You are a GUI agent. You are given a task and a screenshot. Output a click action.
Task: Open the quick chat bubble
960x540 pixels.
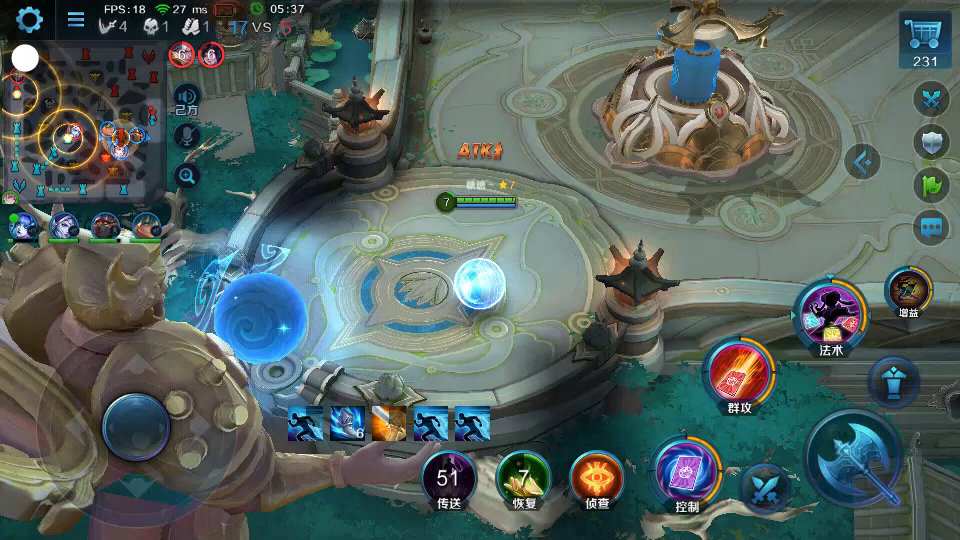[932, 227]
